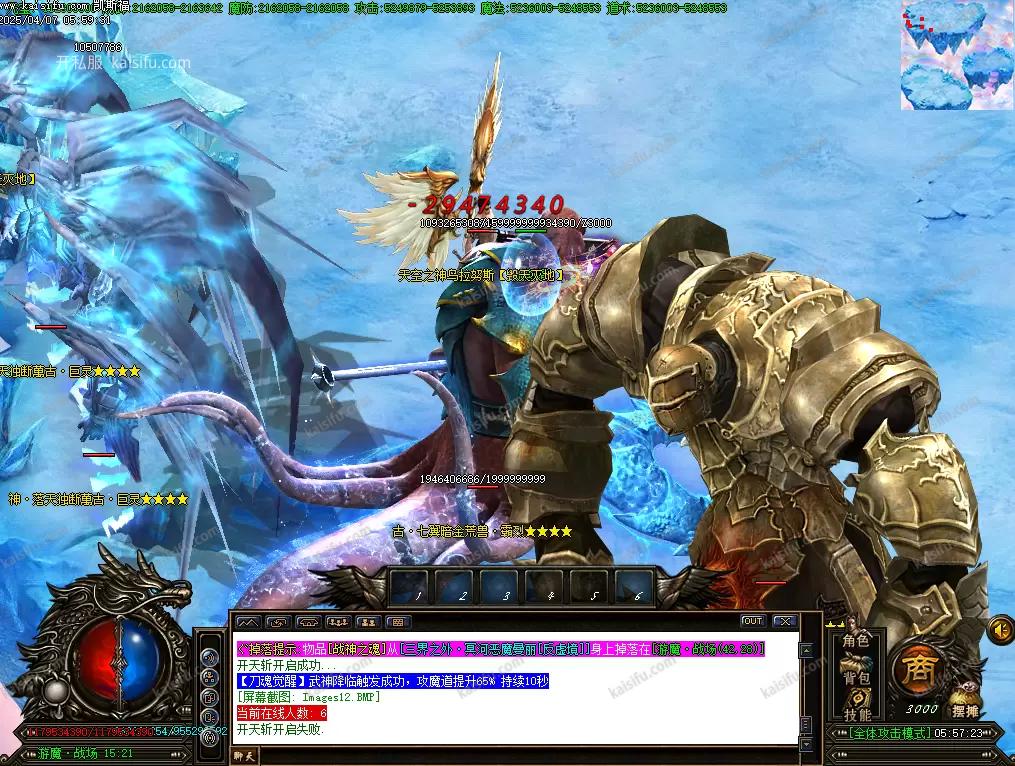Click the first chat toolbar button with mountain icon
1015x766 pixels.
(x=247, y=622)
